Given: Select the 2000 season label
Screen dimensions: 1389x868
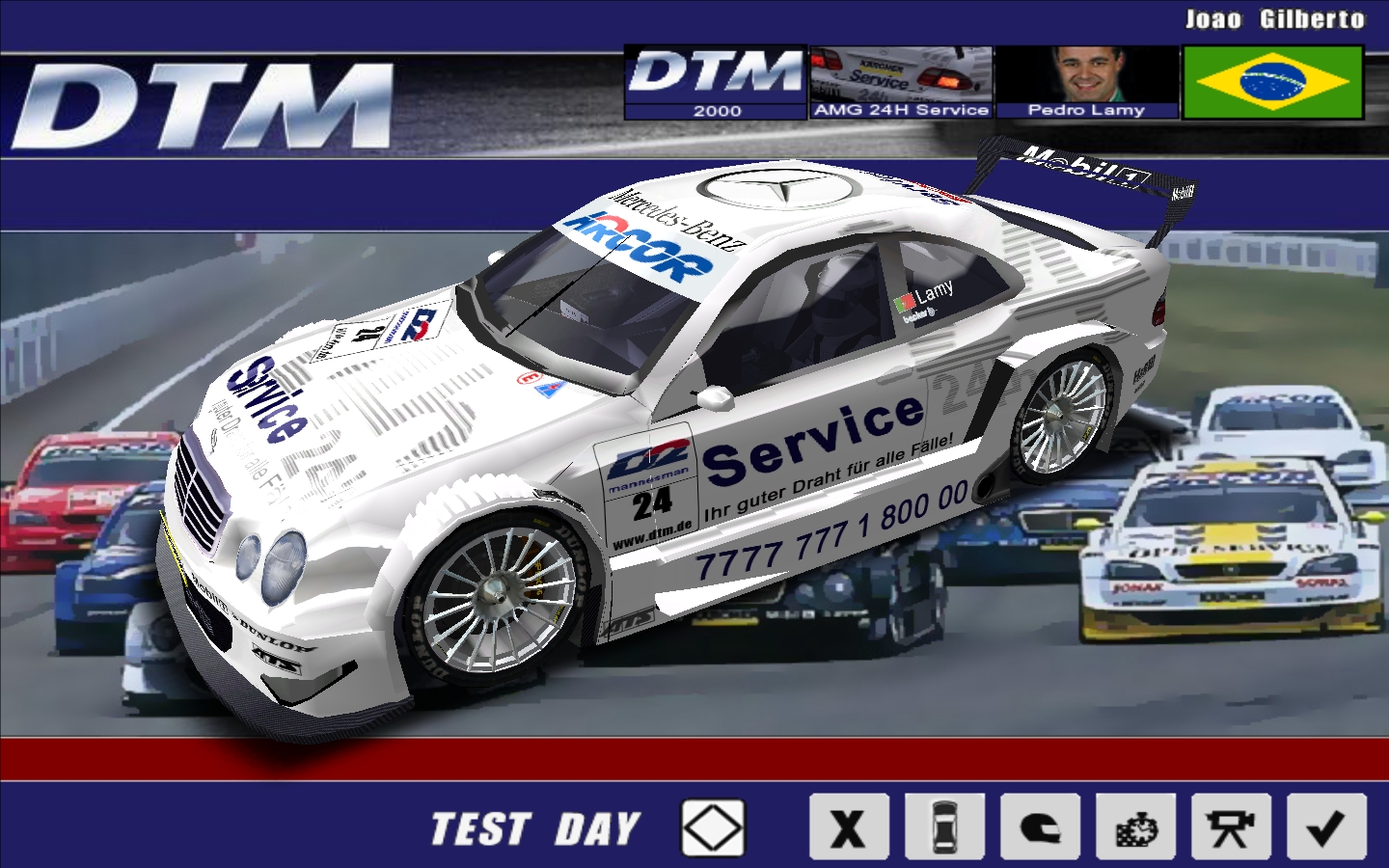Looking at the screenshot, I should point(716,111).
